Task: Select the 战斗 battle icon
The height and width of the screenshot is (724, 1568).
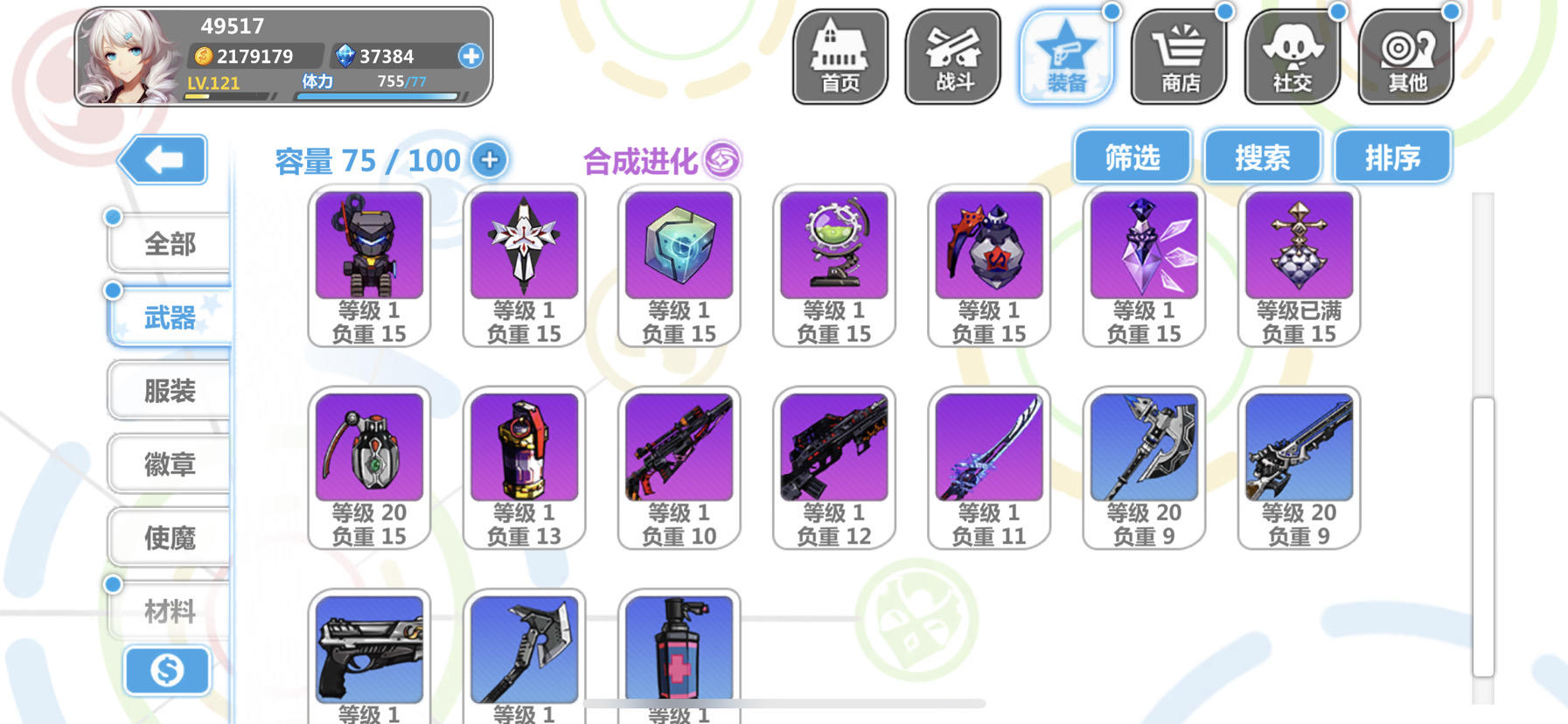Action: tap(954, 54)
